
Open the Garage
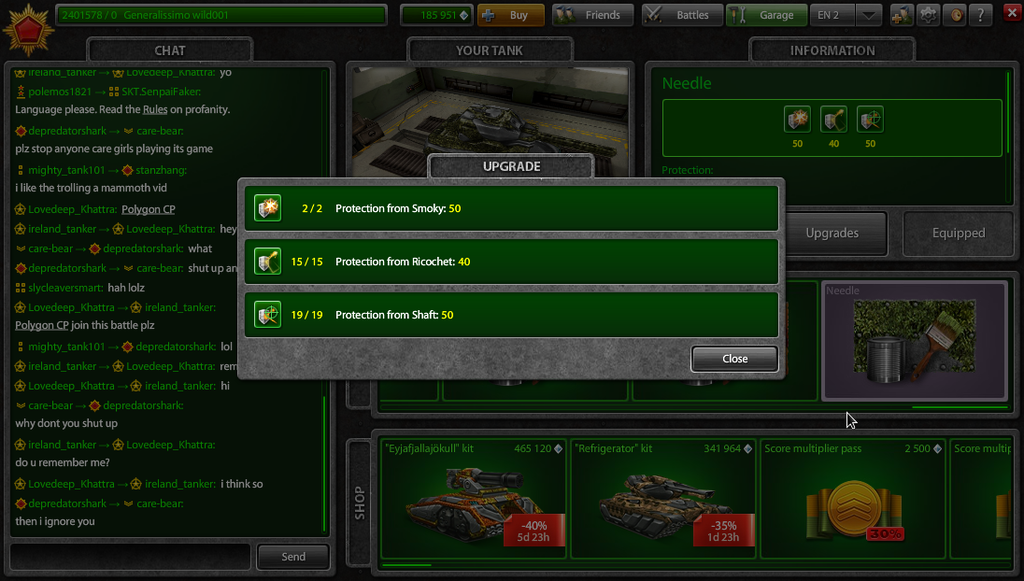click(x=767, y=15)
